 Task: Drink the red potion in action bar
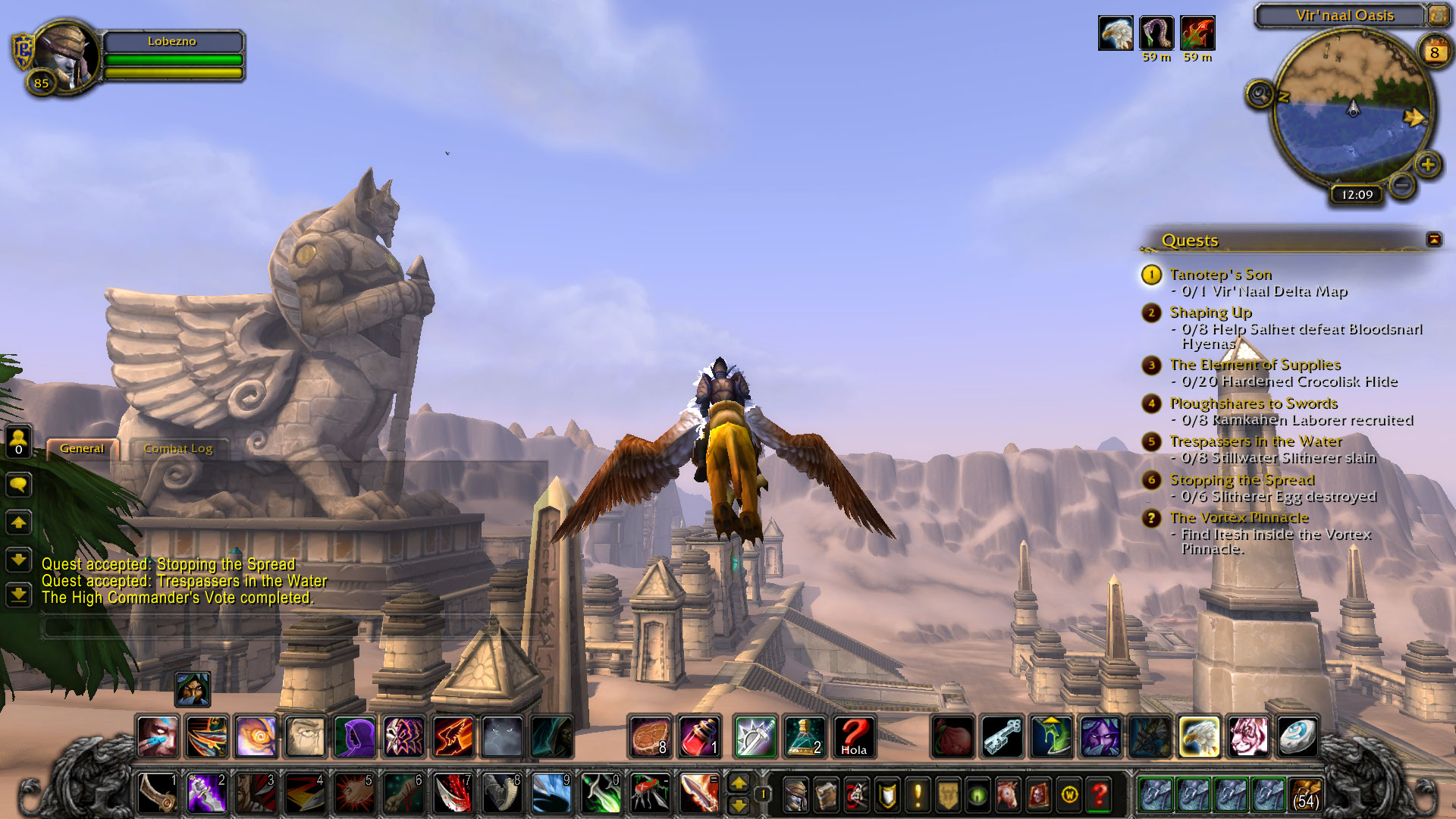pos(699,737)
